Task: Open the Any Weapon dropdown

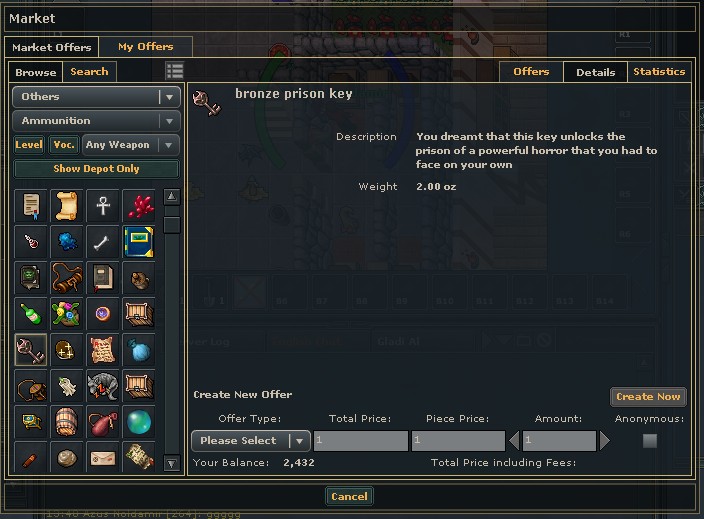Action: point(131,145)
